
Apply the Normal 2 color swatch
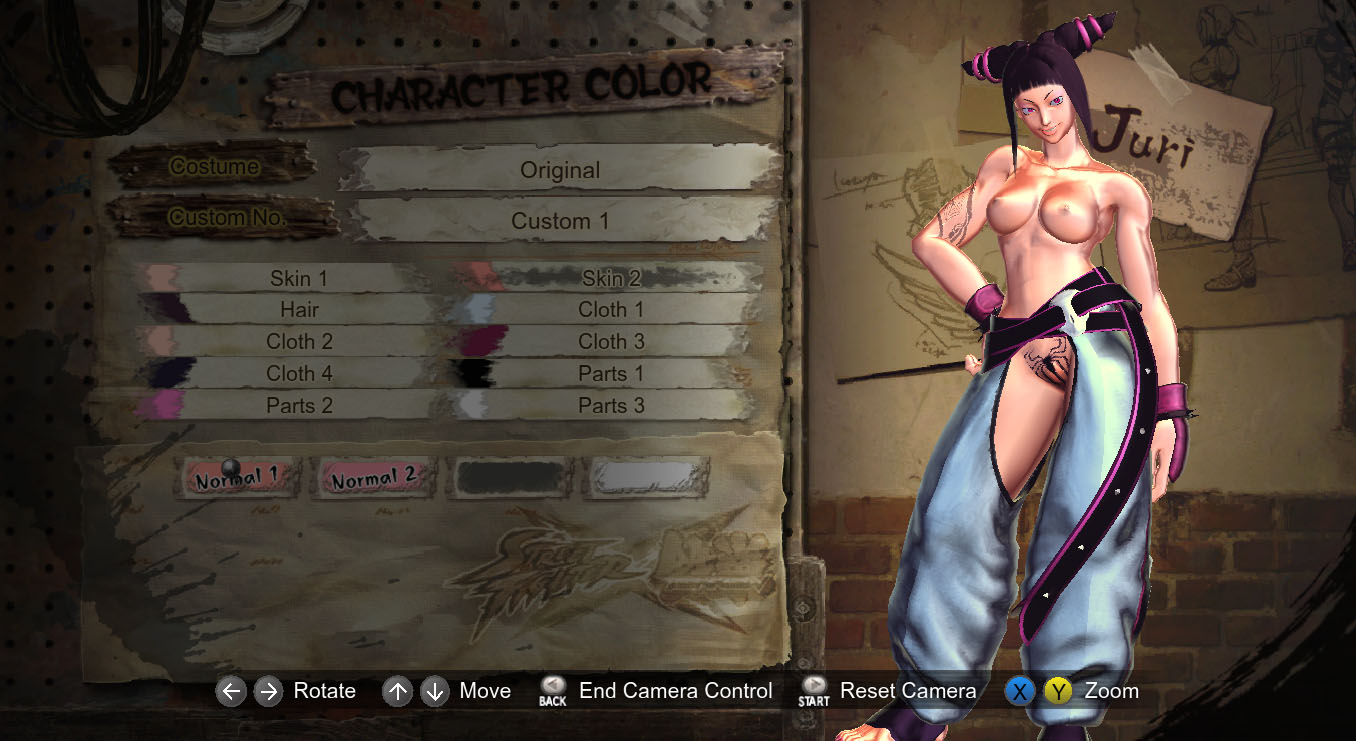point(374,479)
